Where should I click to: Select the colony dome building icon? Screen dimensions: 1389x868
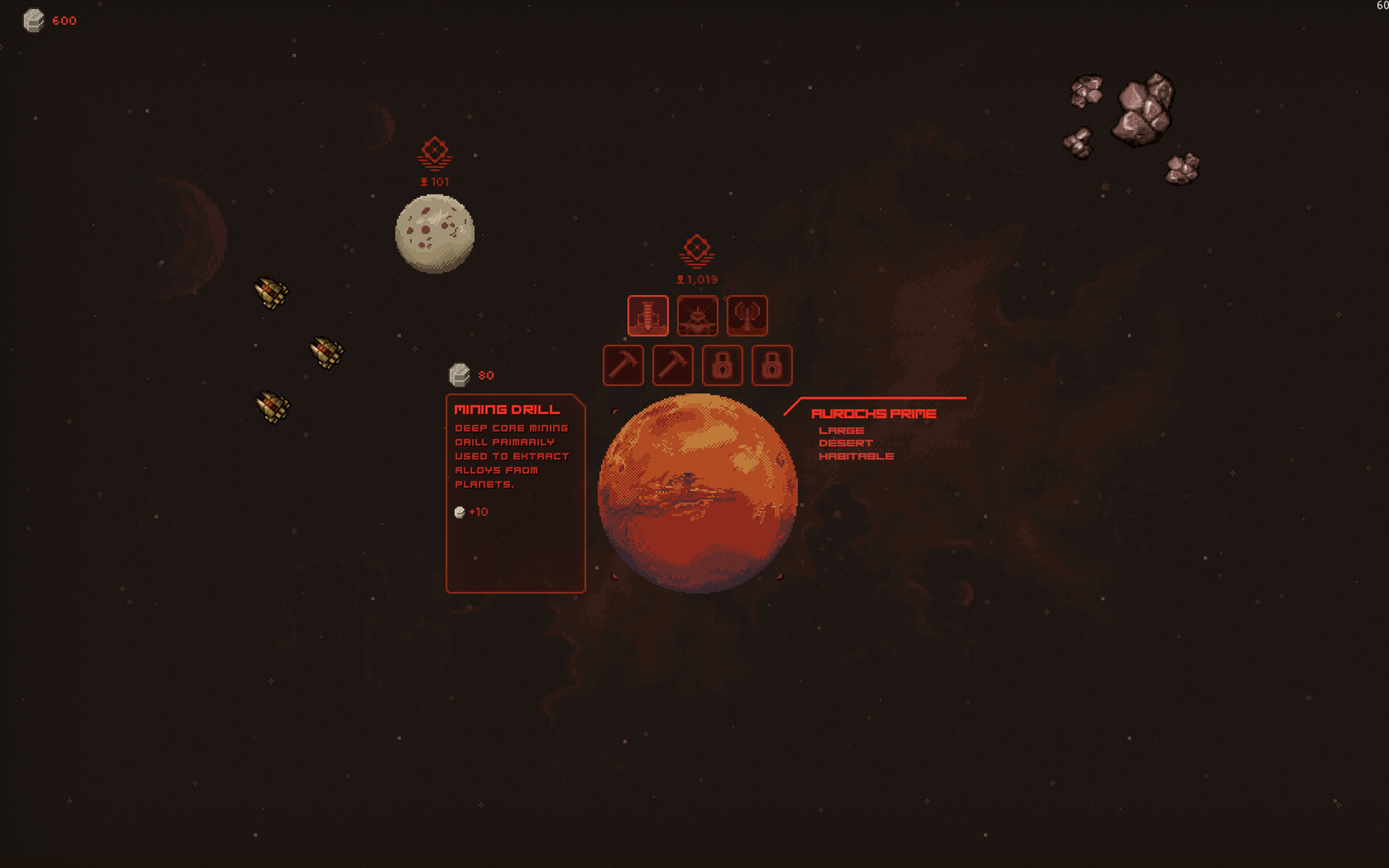point(698,316)
